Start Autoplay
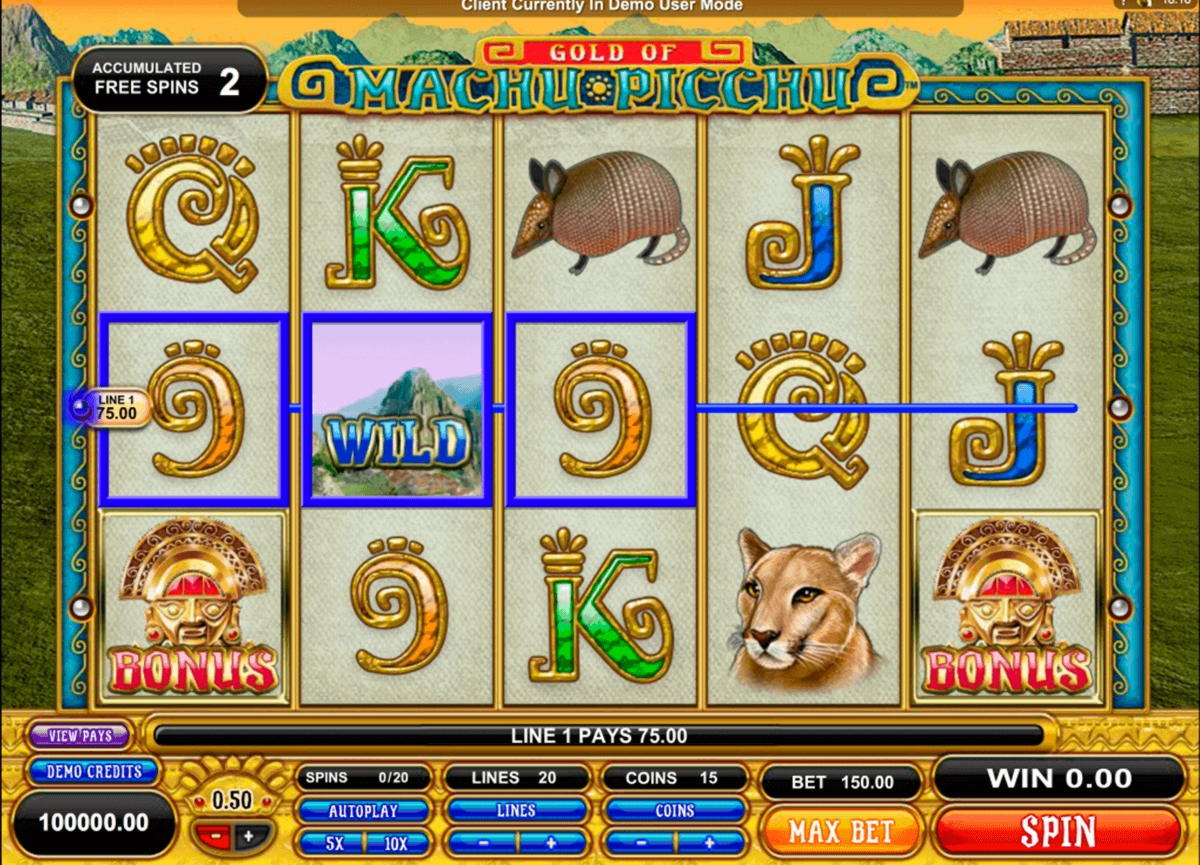The height and width of the screenshot is (865, 1200). (363, 811)
